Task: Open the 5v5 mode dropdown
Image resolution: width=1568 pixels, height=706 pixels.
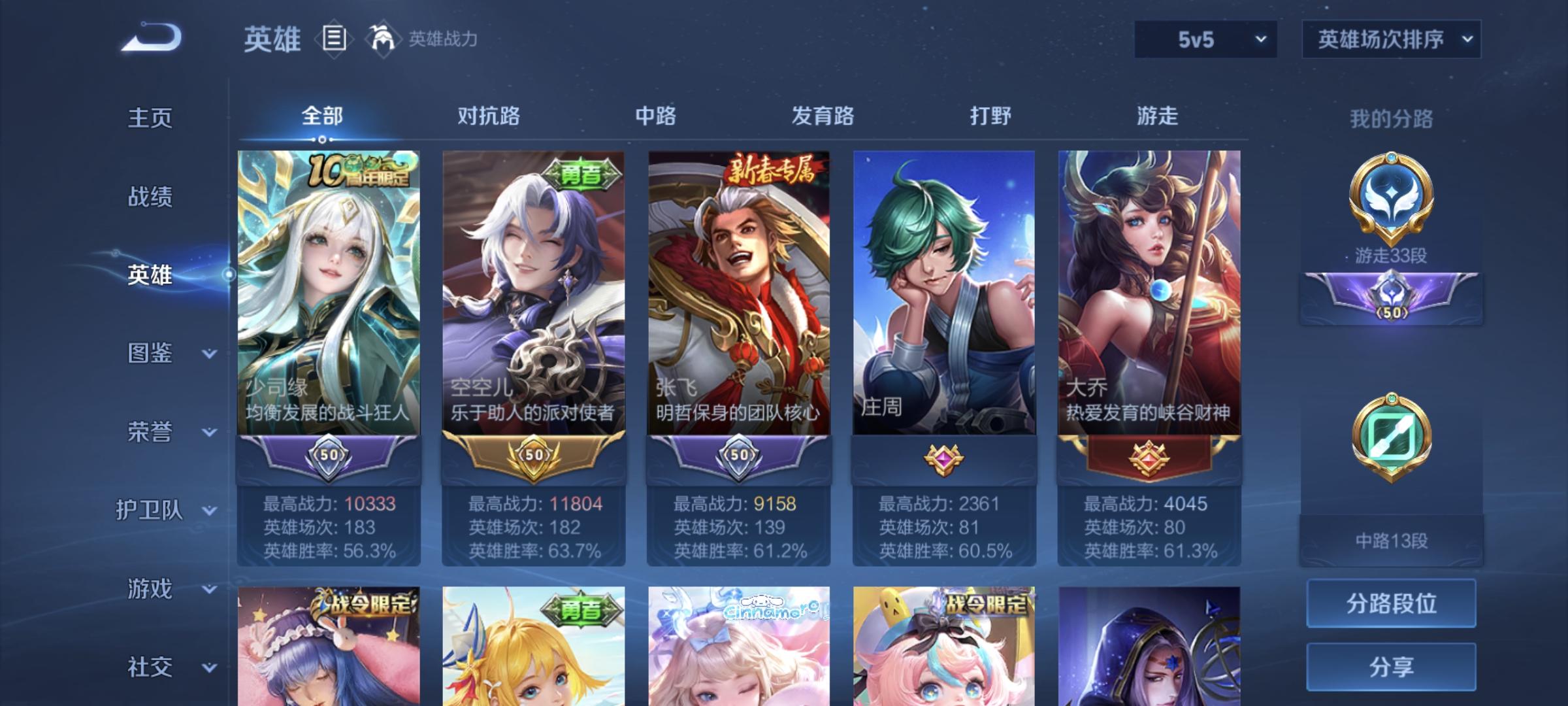Action: coord(1204,39)
